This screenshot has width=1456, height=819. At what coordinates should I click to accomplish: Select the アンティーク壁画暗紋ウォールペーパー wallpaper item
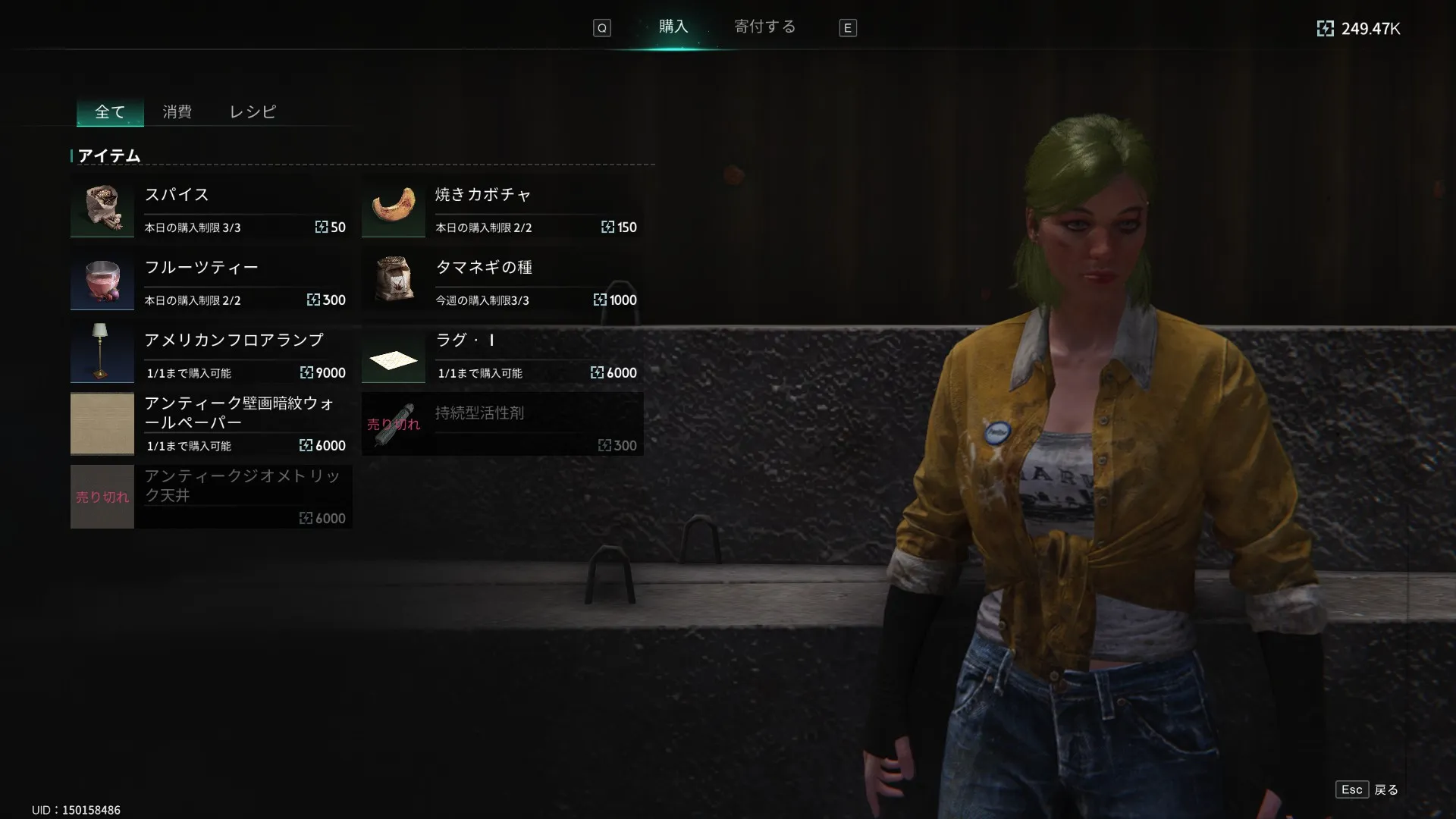(x=211, y=424)
